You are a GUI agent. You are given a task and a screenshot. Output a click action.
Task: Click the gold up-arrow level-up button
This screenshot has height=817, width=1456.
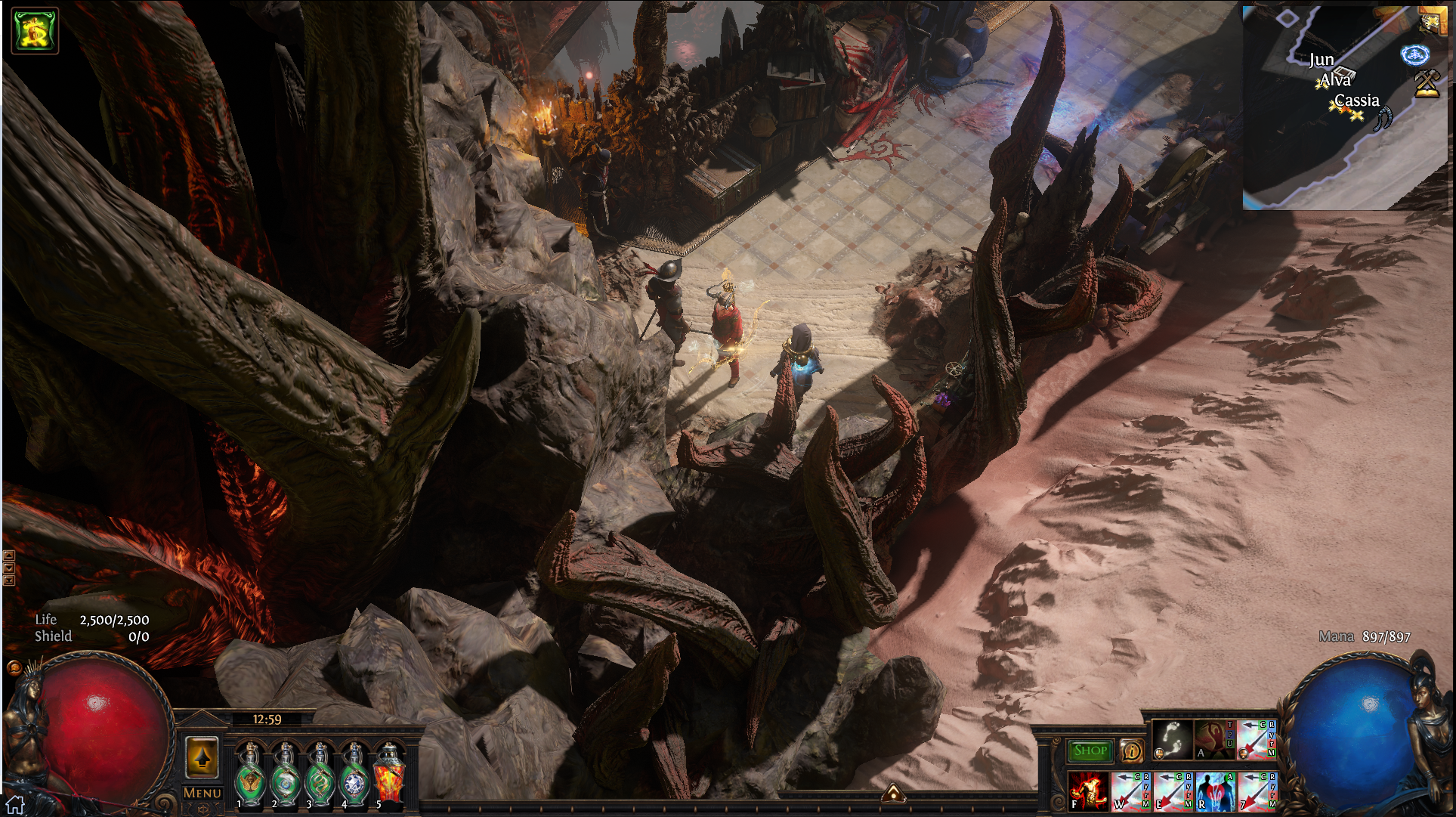point(202,757)
